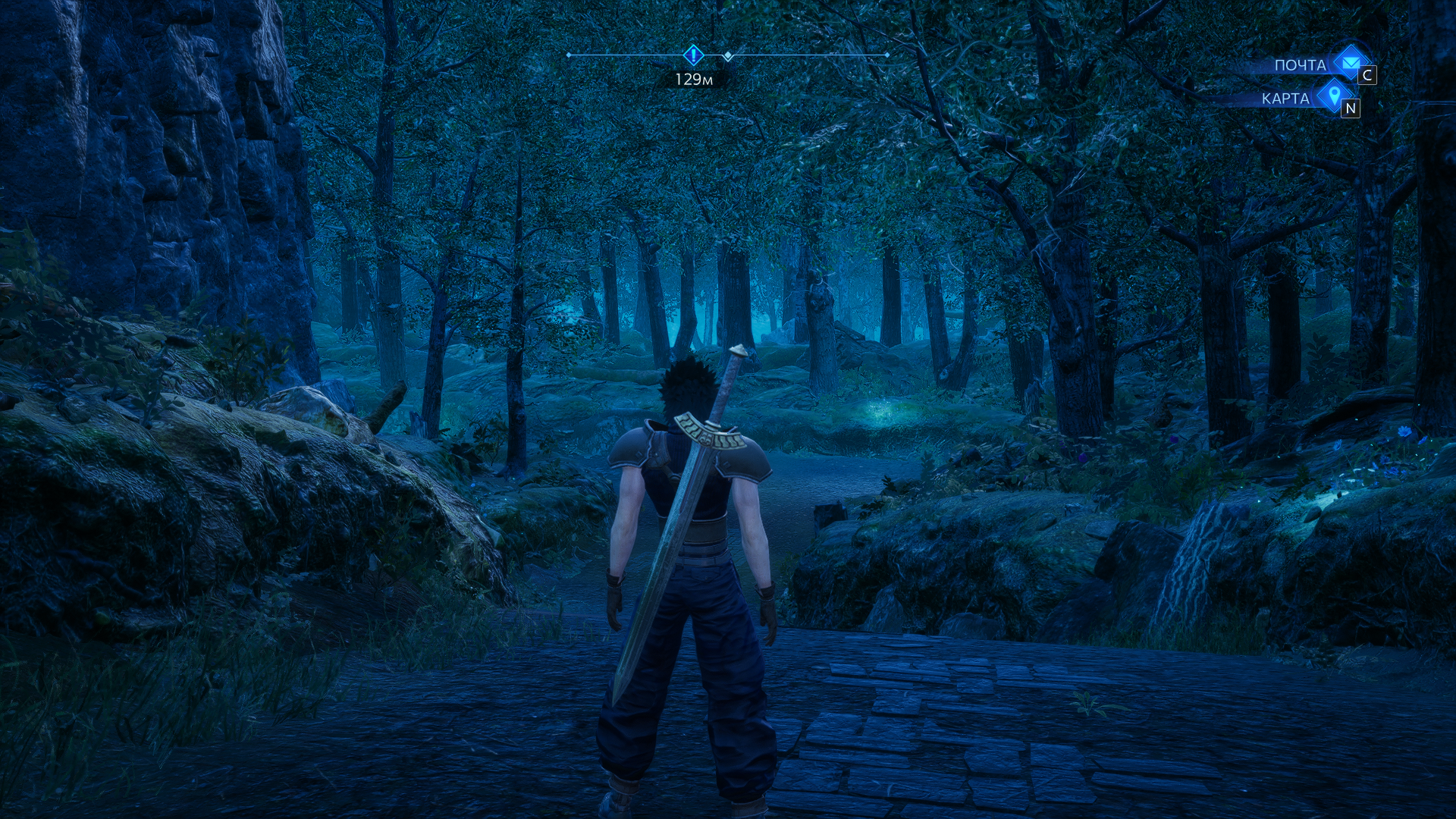This screenshot has width=1456, height=819.
Task: Select the exclamation objective marker on compass
Action: 693,55
